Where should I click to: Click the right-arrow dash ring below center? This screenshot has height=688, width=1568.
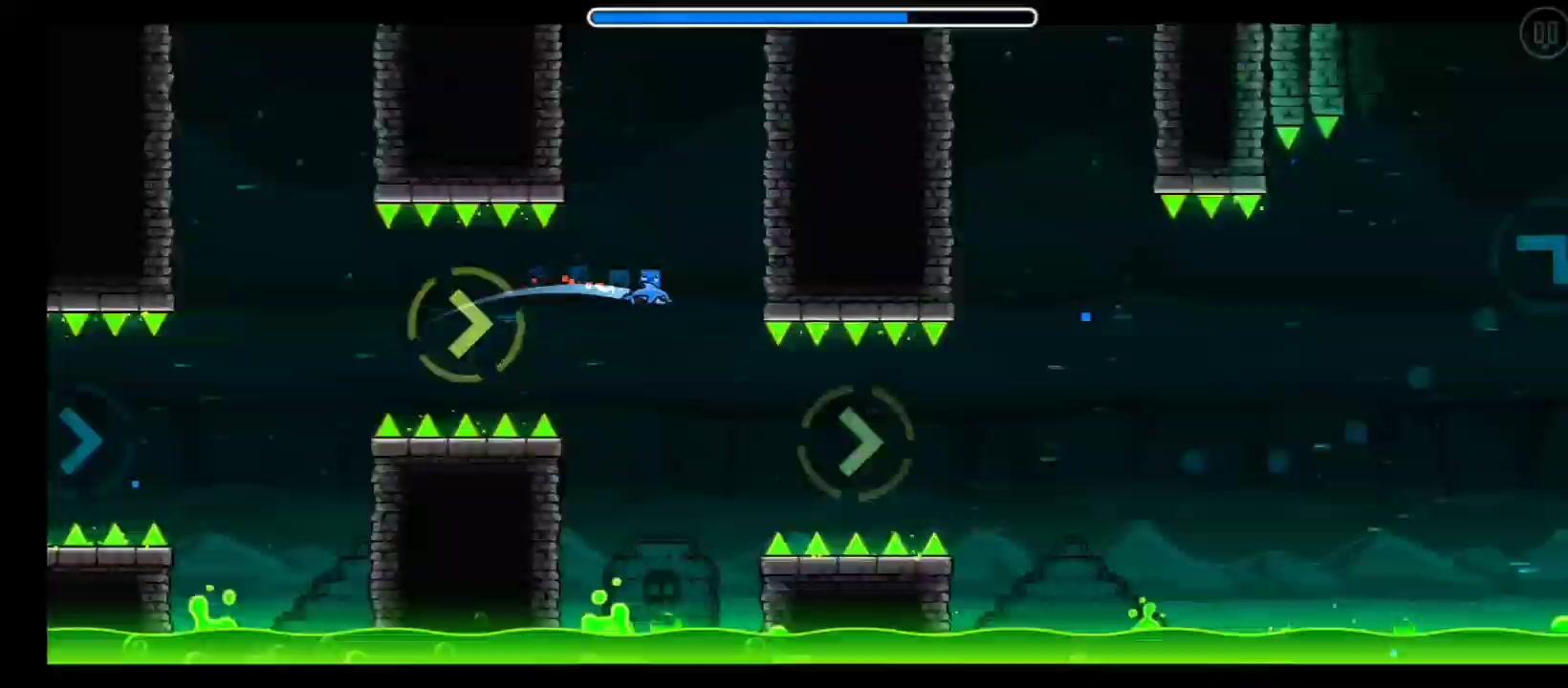[856, 441]
